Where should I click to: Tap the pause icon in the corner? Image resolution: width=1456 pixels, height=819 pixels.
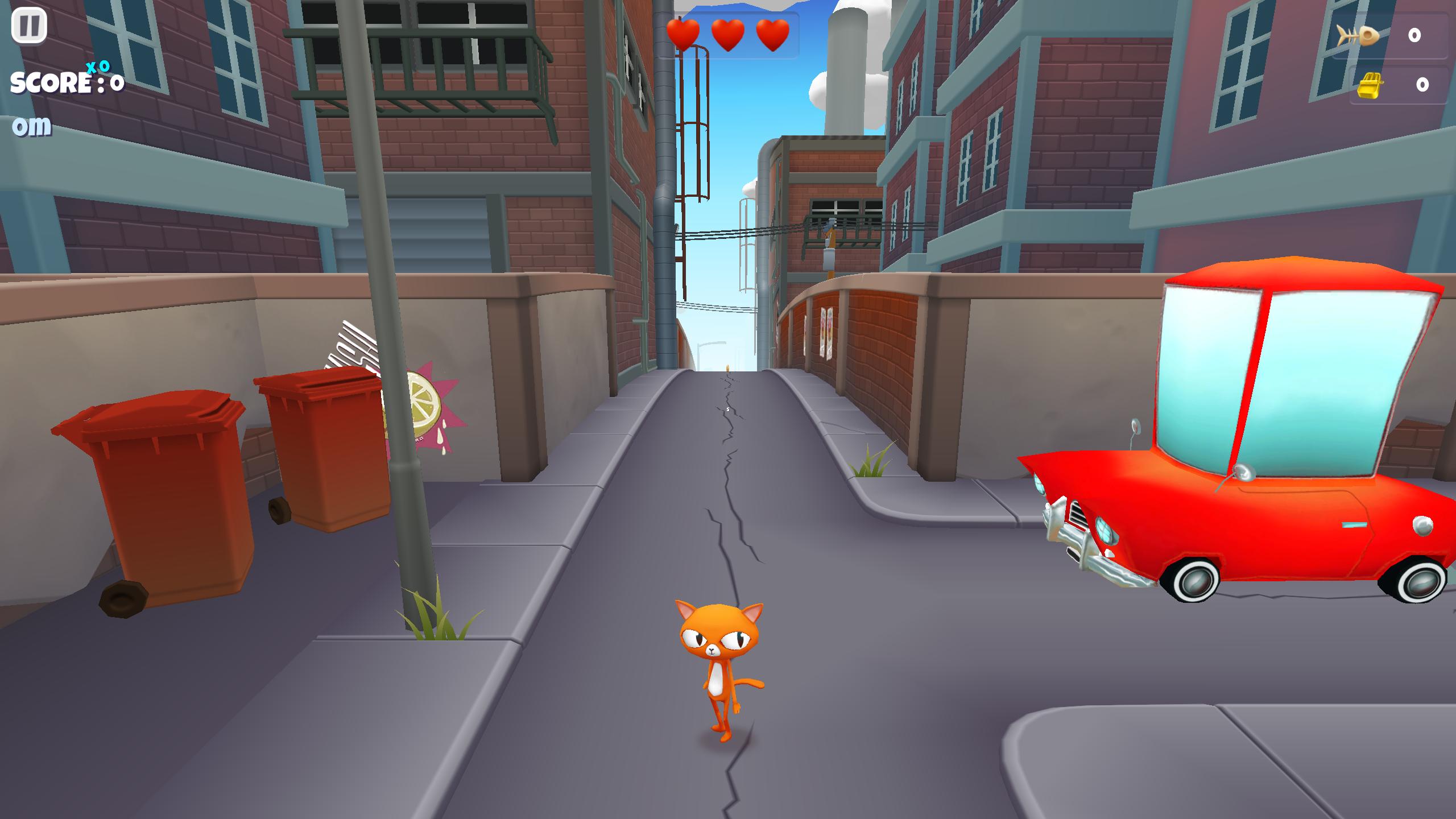coord(30,26)
